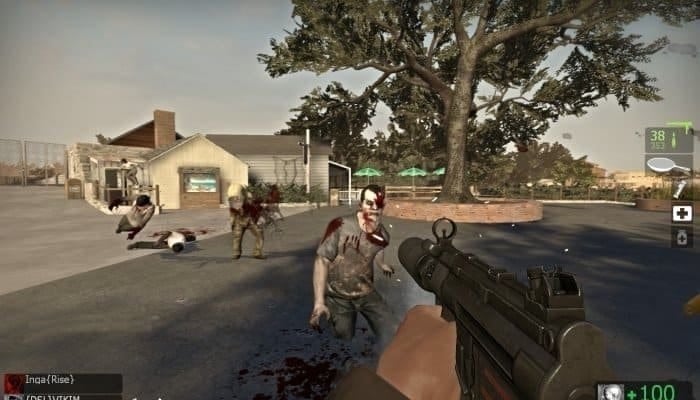Click teammate Inga{Rise} status panel
The height and width of the screenshot is (400, 700).
pos(62,382)
